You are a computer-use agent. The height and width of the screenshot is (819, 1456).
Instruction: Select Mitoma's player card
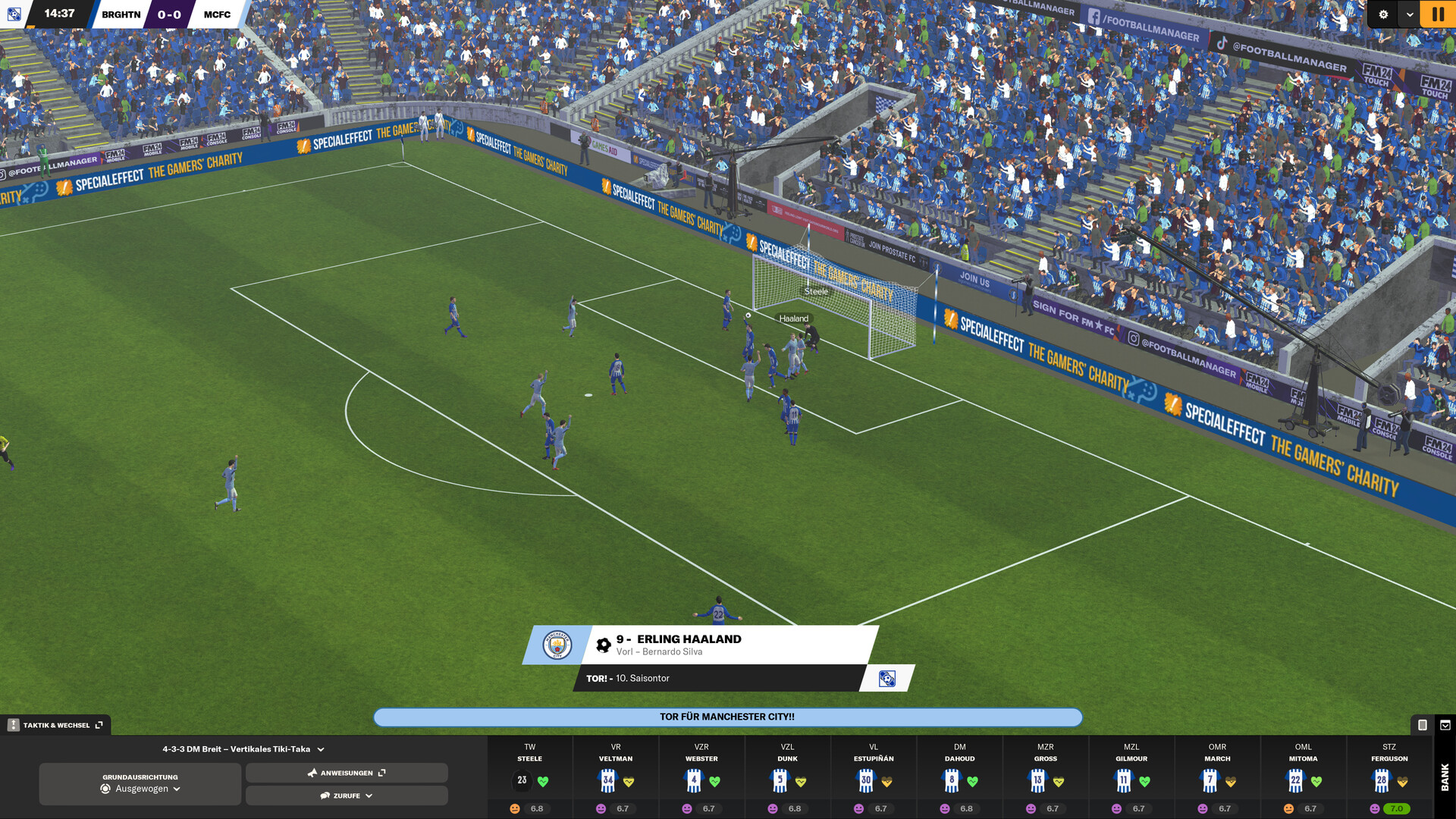coord(1303,777)
